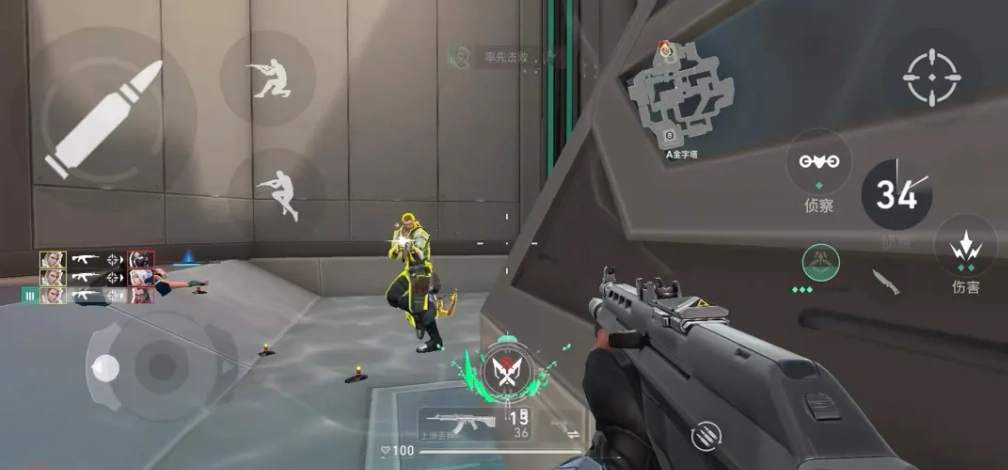Image resolution: width=1008 pixels, height=470 pixels.
Task: Tap the reload bullets button
Action: click(706, 435)
